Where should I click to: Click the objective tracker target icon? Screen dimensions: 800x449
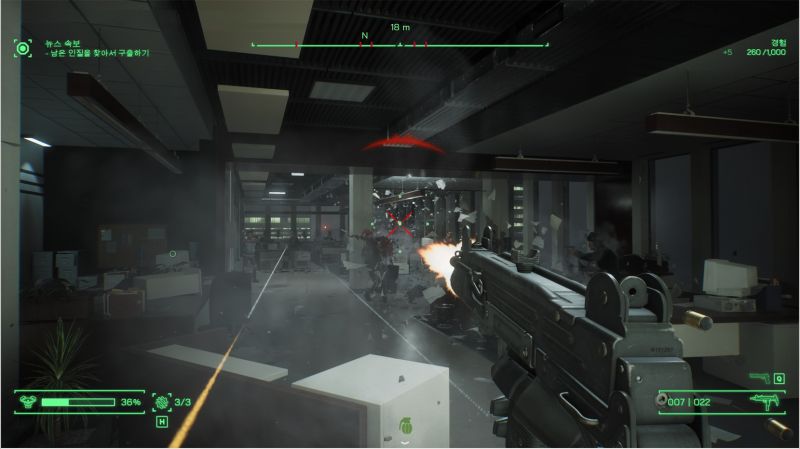(x=23, y=47)
